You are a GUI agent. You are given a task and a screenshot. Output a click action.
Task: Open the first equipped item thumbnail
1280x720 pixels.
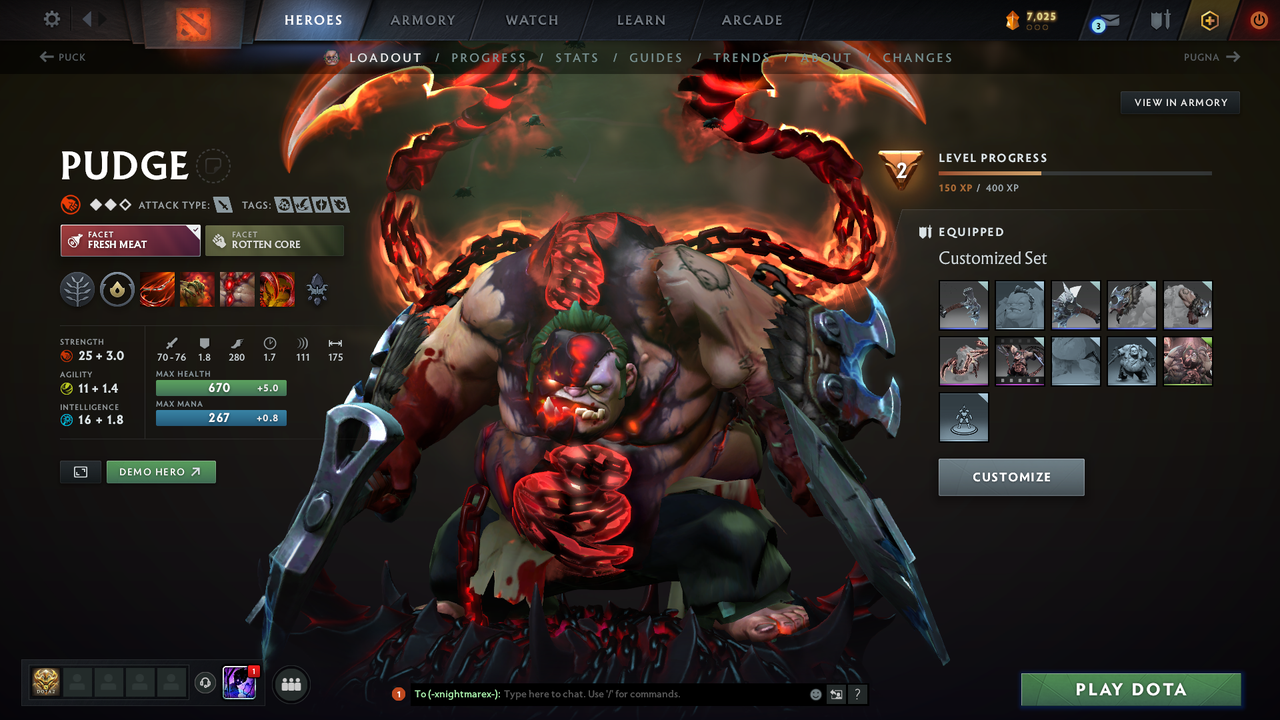[x=963, y=304]
